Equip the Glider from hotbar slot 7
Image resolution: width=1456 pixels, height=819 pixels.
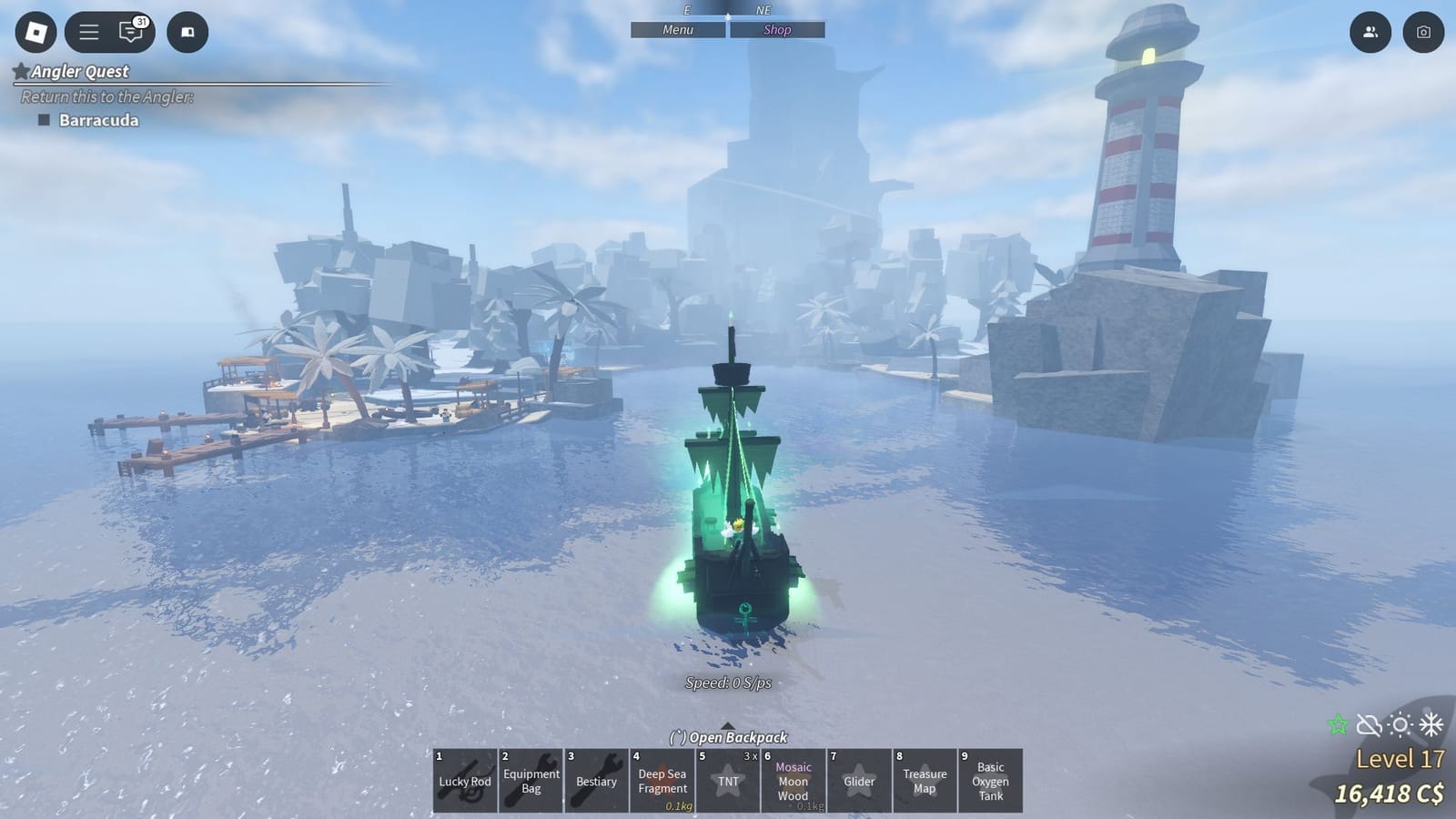pos(859,781)
